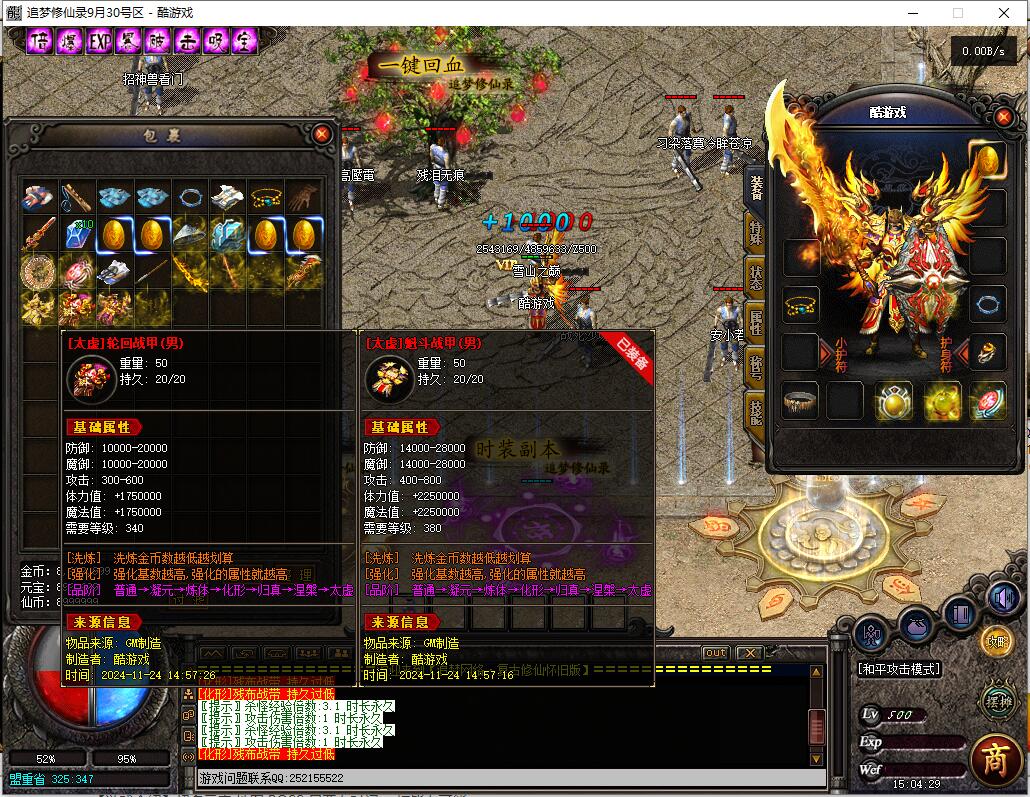1030x797 pixels.
Task: Select the gold necklace in the bag
Action: [x=266, y=197]
